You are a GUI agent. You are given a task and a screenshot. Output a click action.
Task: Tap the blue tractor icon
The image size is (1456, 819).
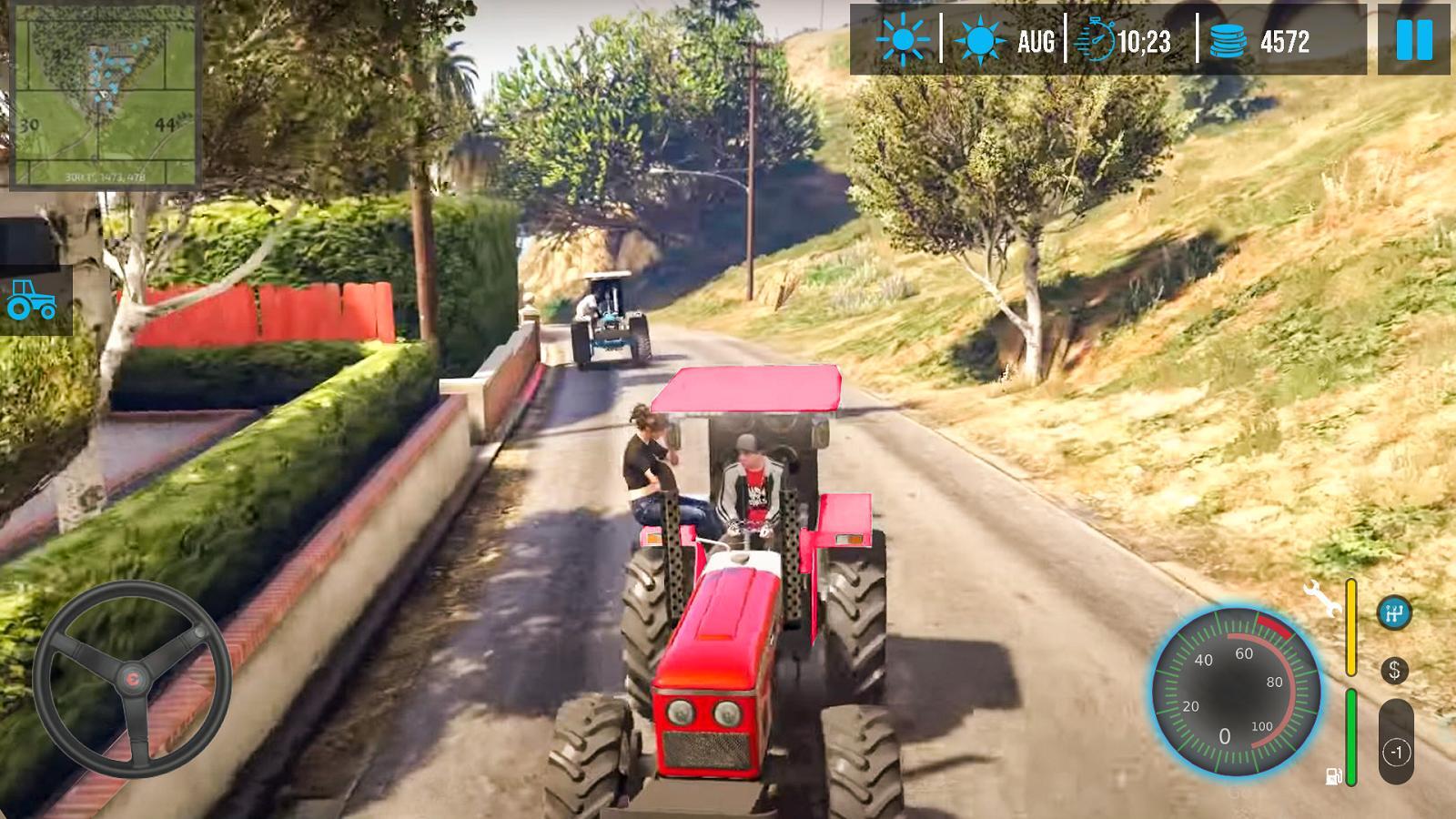click(32, 300)
